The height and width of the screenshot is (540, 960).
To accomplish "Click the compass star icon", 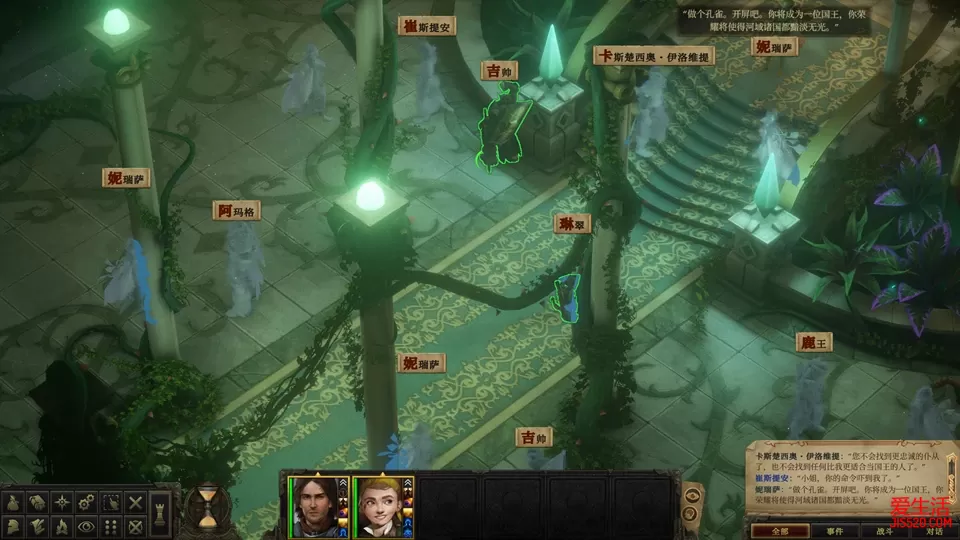I will coord(62,501).
